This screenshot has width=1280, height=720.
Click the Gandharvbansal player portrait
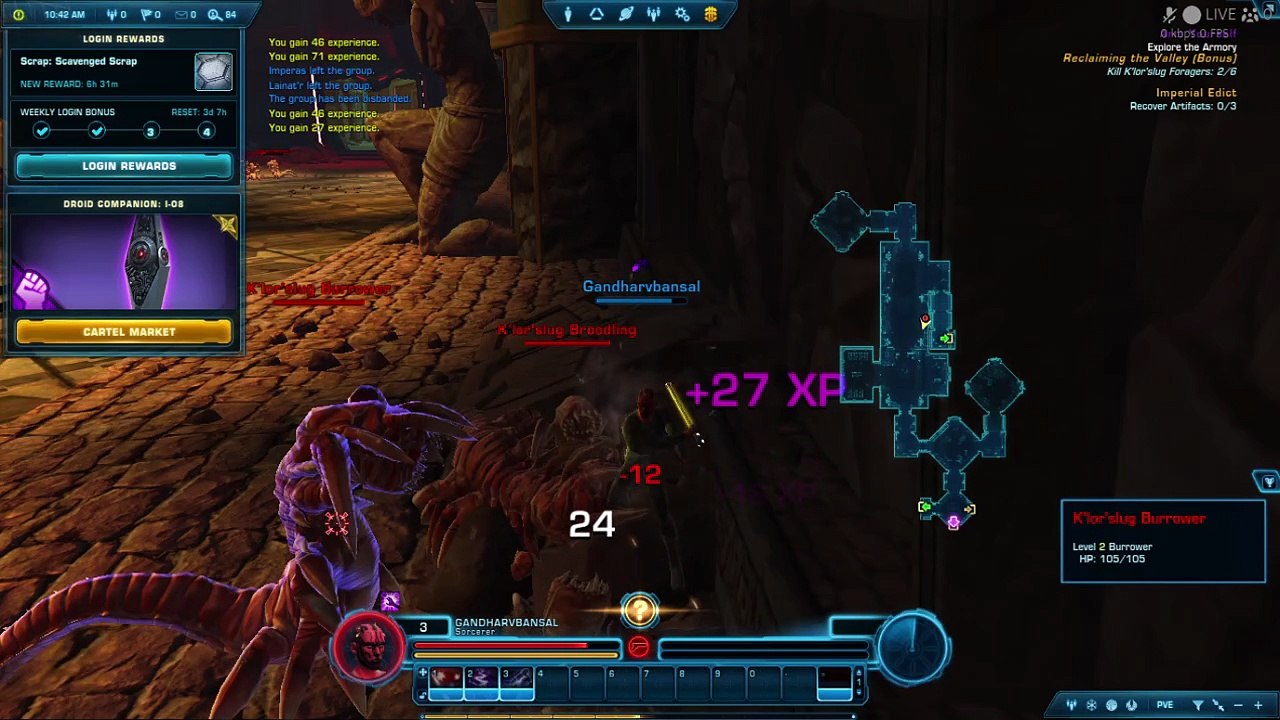click(369, 645)
